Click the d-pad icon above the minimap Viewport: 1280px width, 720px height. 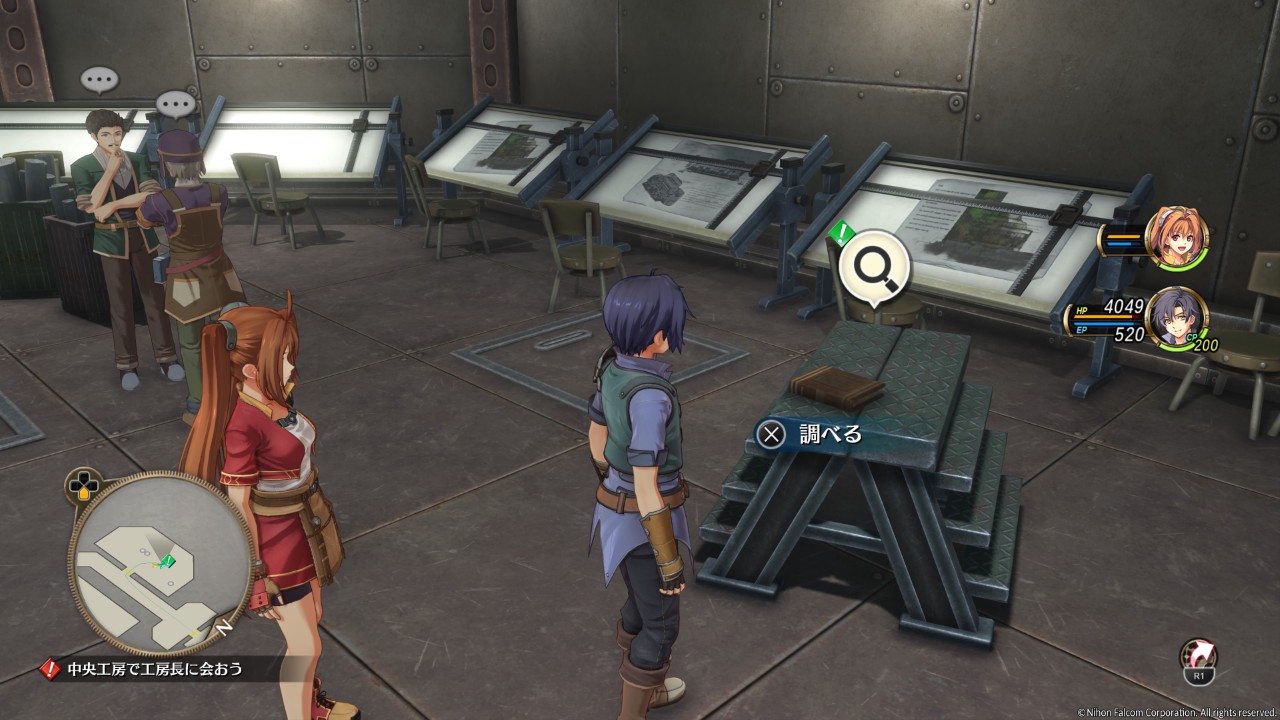coord(82,487)
